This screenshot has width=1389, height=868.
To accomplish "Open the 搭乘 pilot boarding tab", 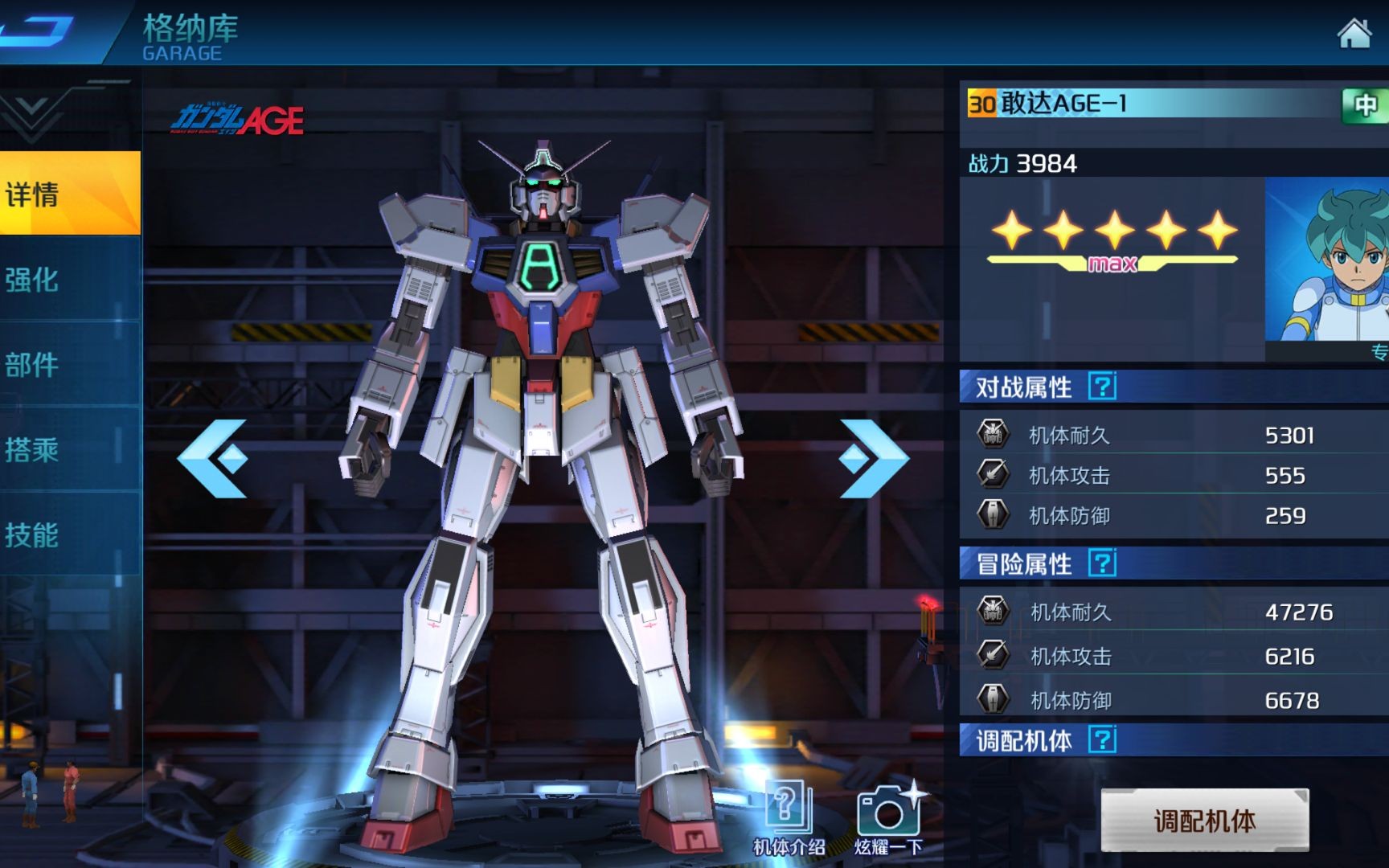I will [69, 449].
